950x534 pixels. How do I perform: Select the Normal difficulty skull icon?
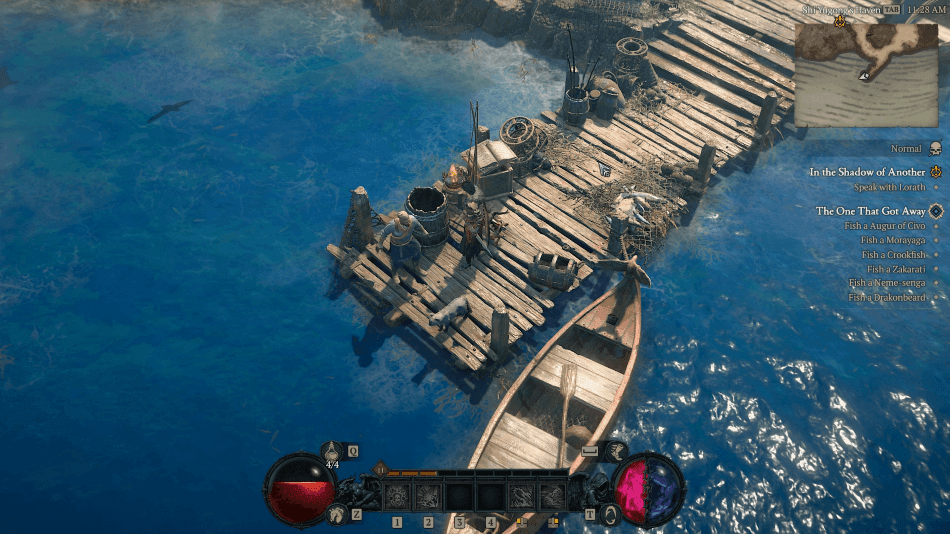[936, 149]
